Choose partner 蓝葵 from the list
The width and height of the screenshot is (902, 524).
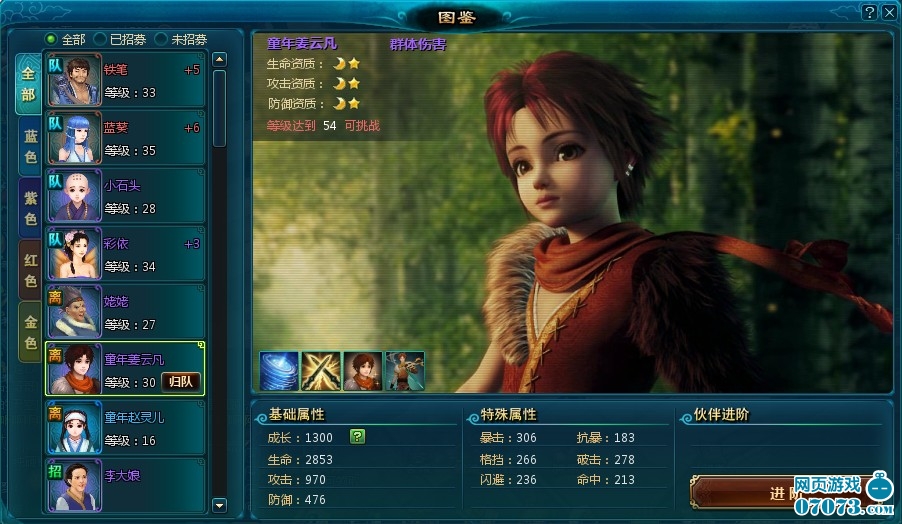(125, 139)
